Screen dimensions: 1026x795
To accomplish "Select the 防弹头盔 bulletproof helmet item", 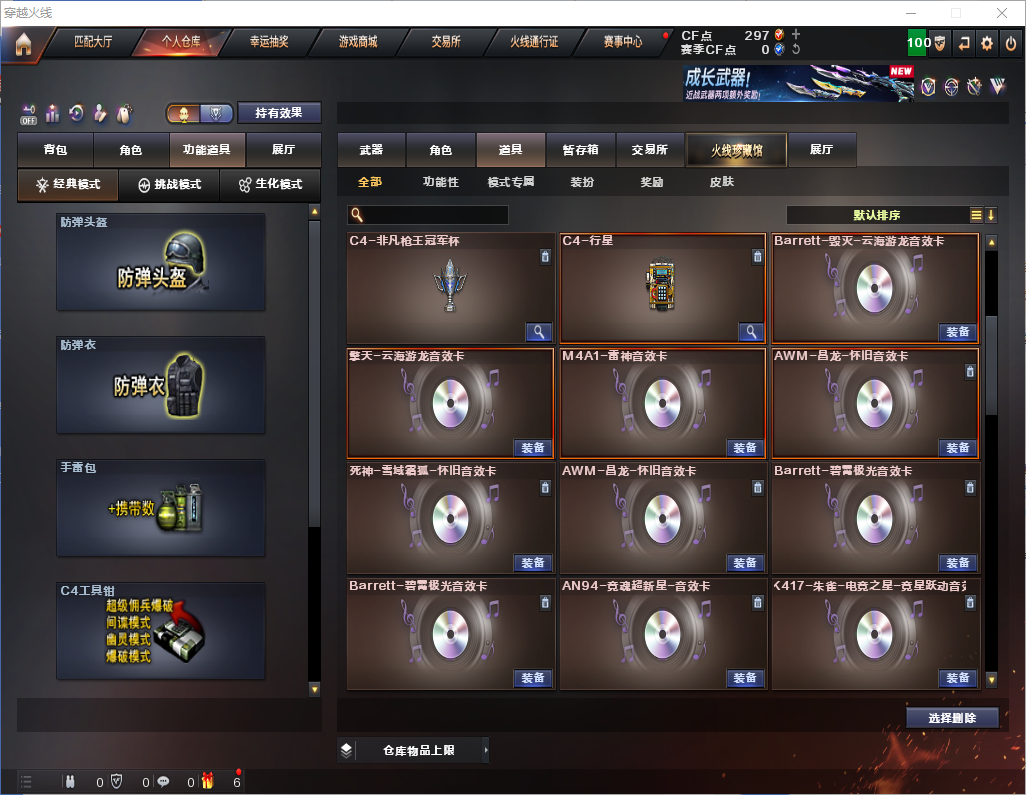I will click(161, 262).
